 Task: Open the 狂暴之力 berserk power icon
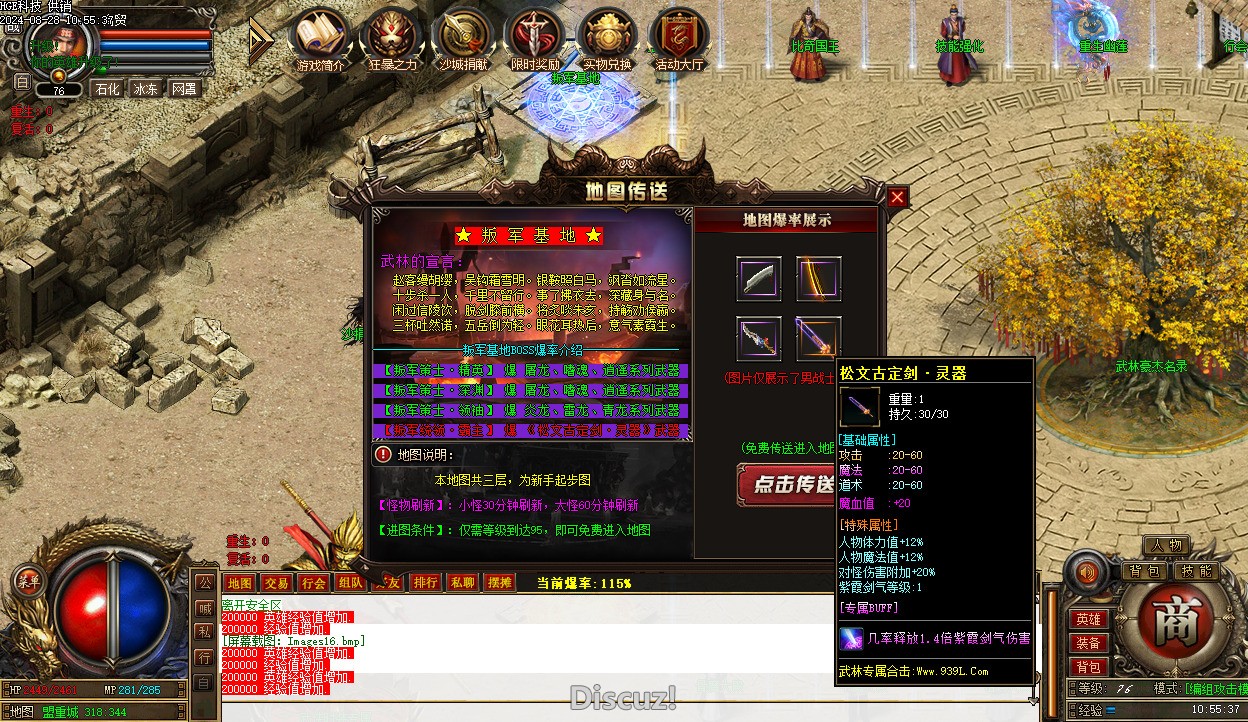coord(392,40)
